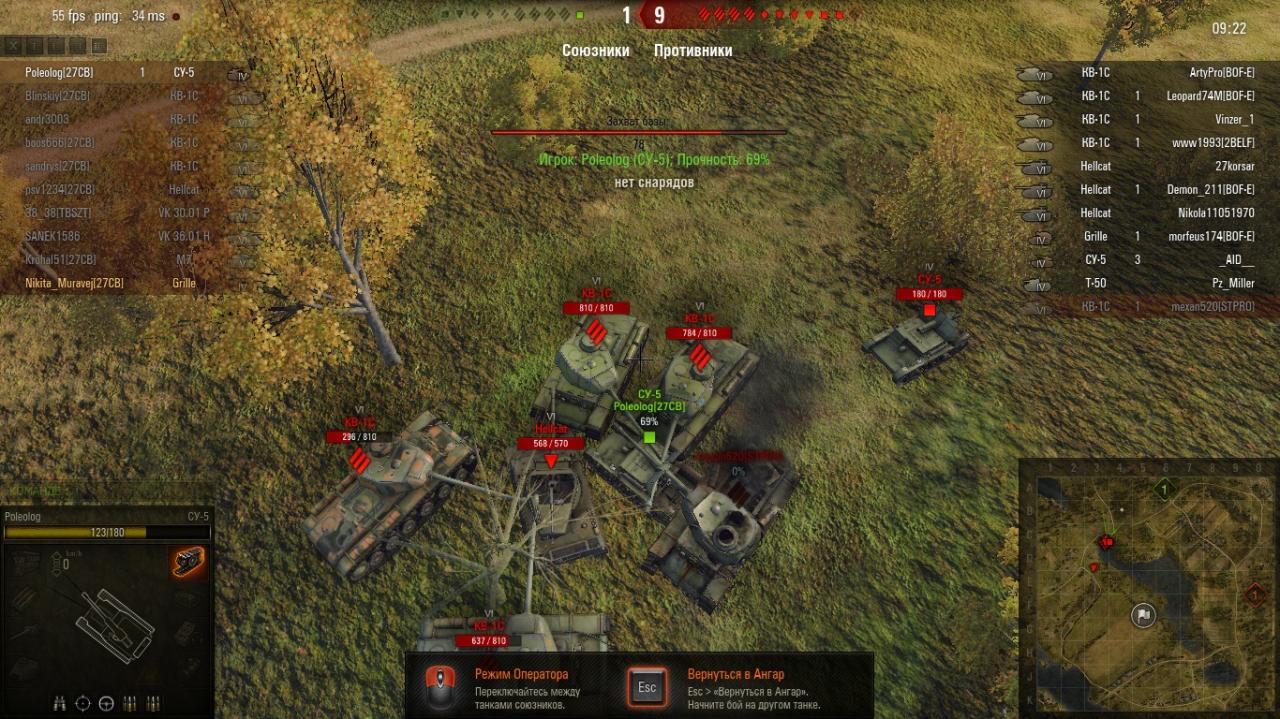Click the base flag marker on minimap
Viewport: 1280px width, 719px height.
(1143, 615)
